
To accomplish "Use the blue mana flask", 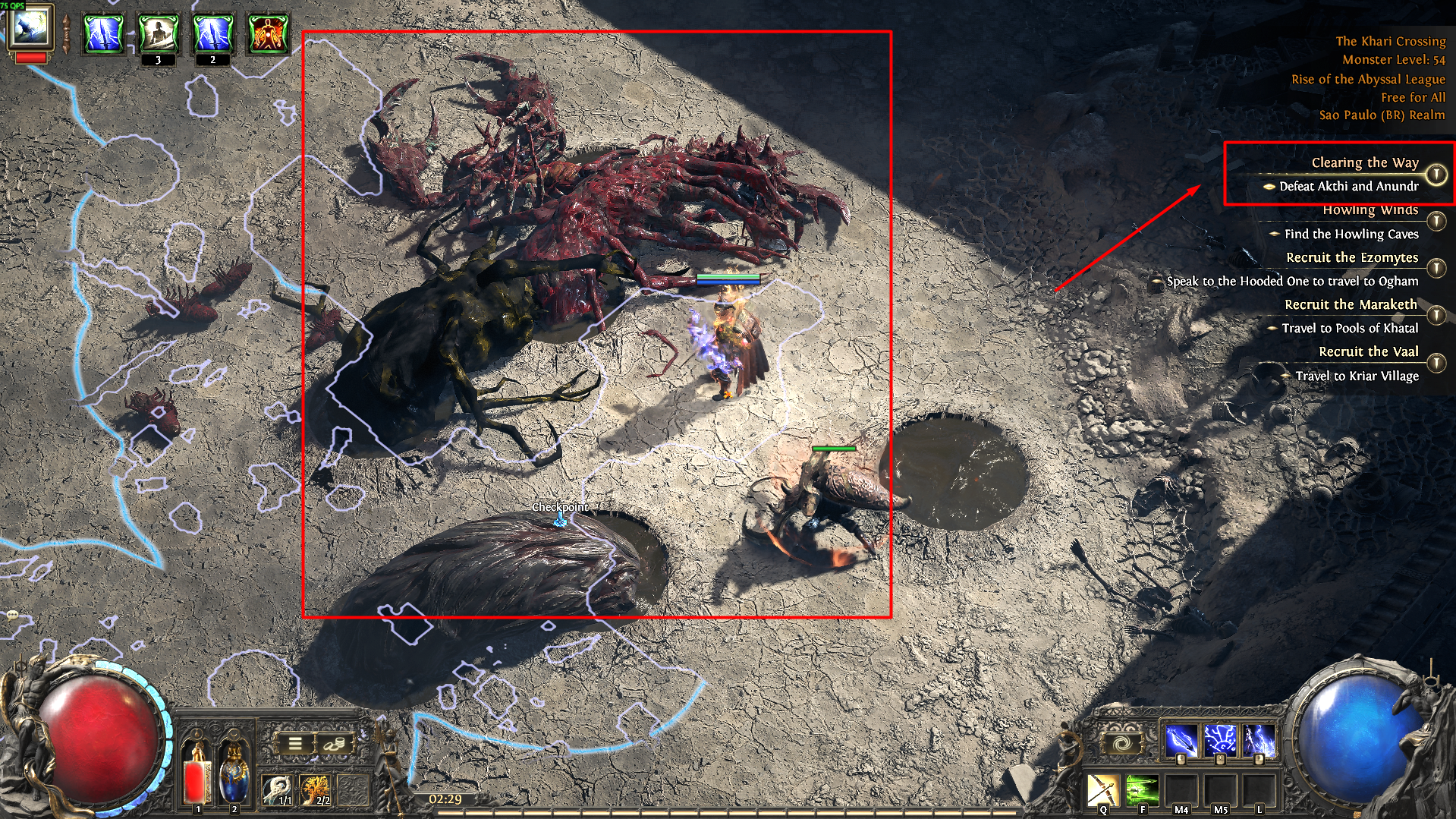I will (x=234, y=771).
